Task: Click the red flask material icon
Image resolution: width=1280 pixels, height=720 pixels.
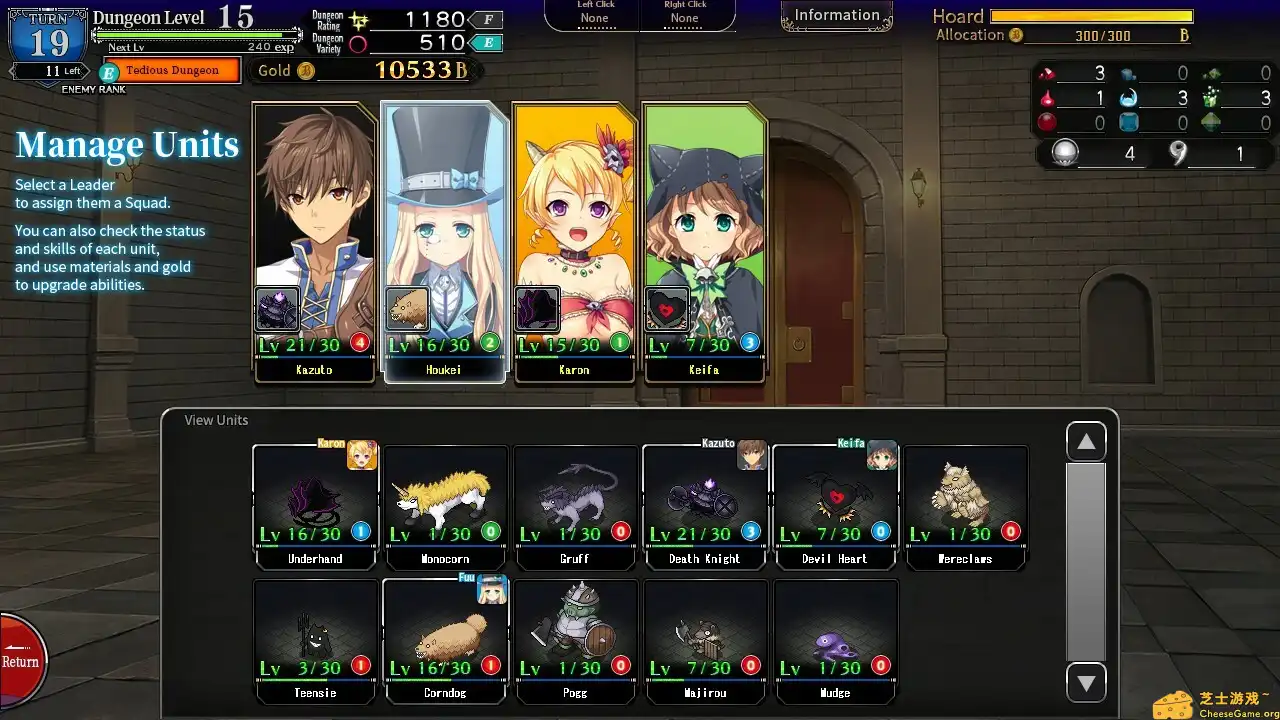Action: coord(1048,97)
